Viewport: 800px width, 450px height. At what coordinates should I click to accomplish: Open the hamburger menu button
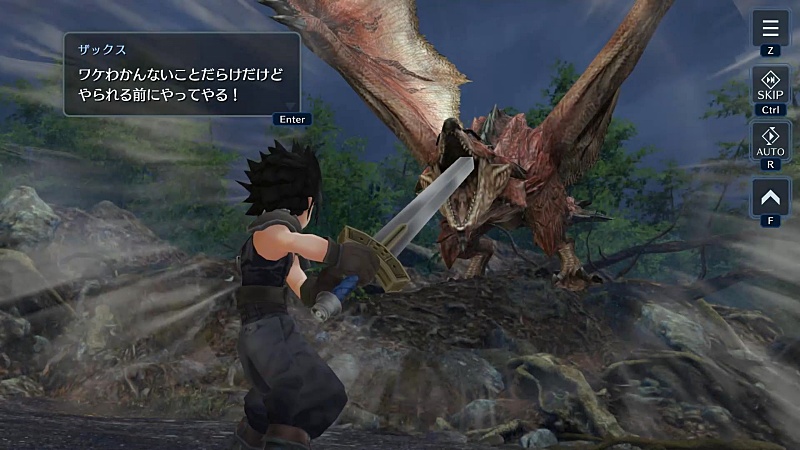tap(770, 27)
